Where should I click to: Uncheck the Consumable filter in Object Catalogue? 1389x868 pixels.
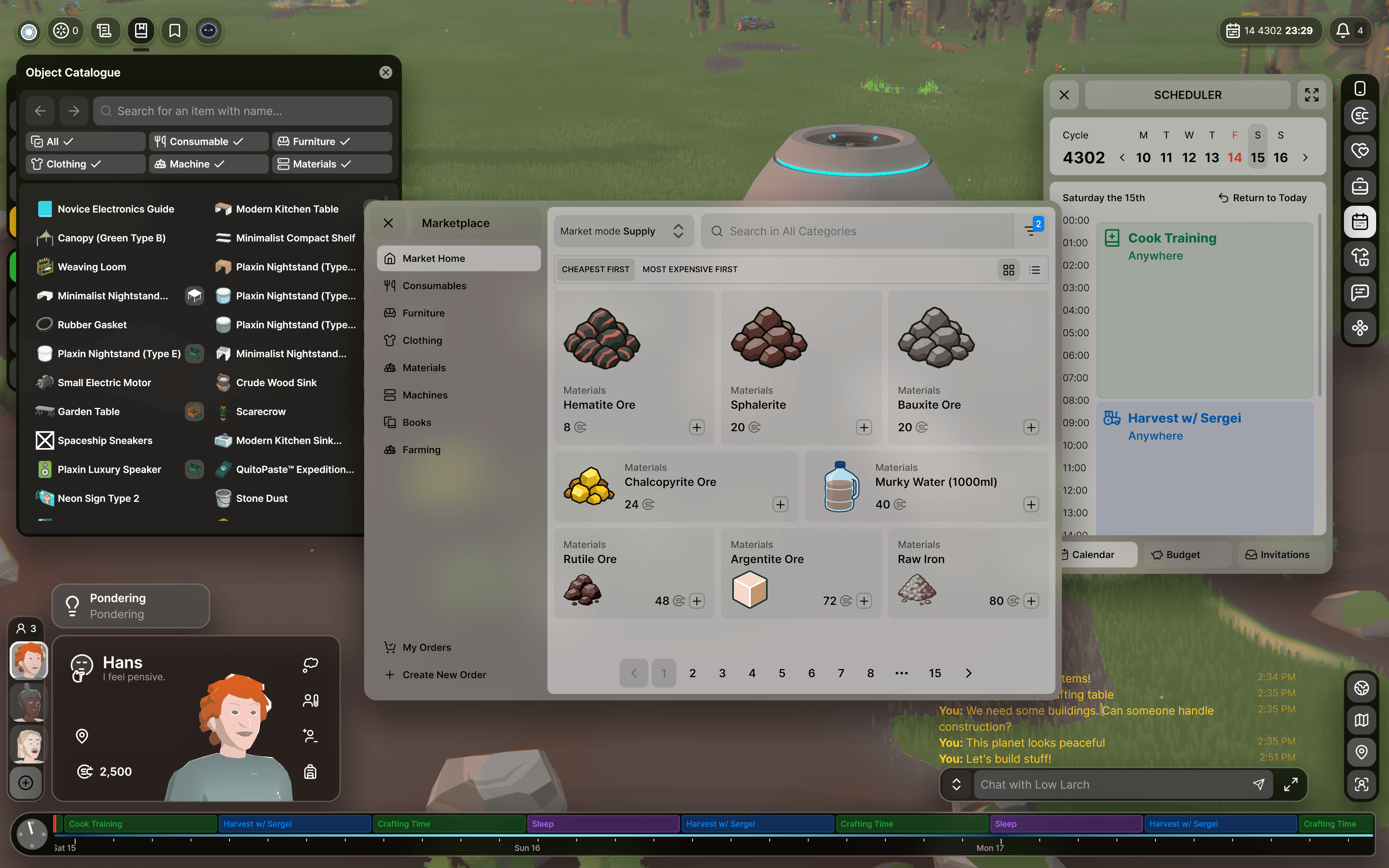point(208,141)
